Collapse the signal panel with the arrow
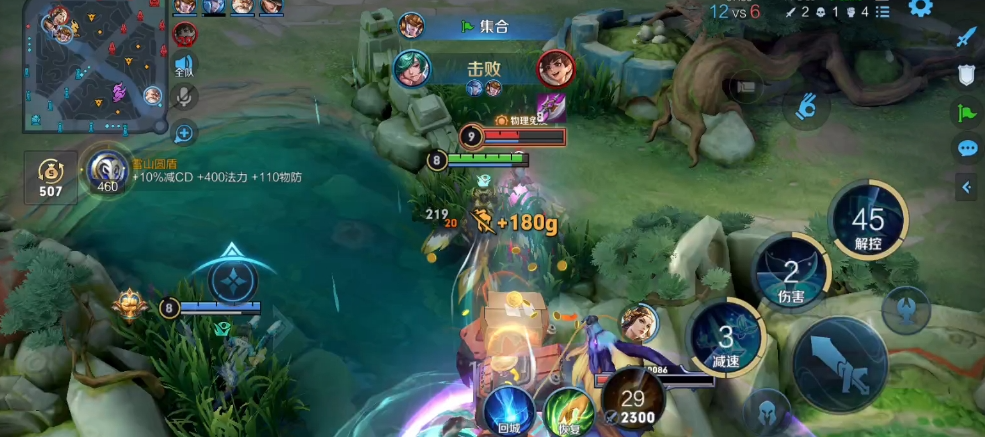The image size is (985, 437). [967, 186]
